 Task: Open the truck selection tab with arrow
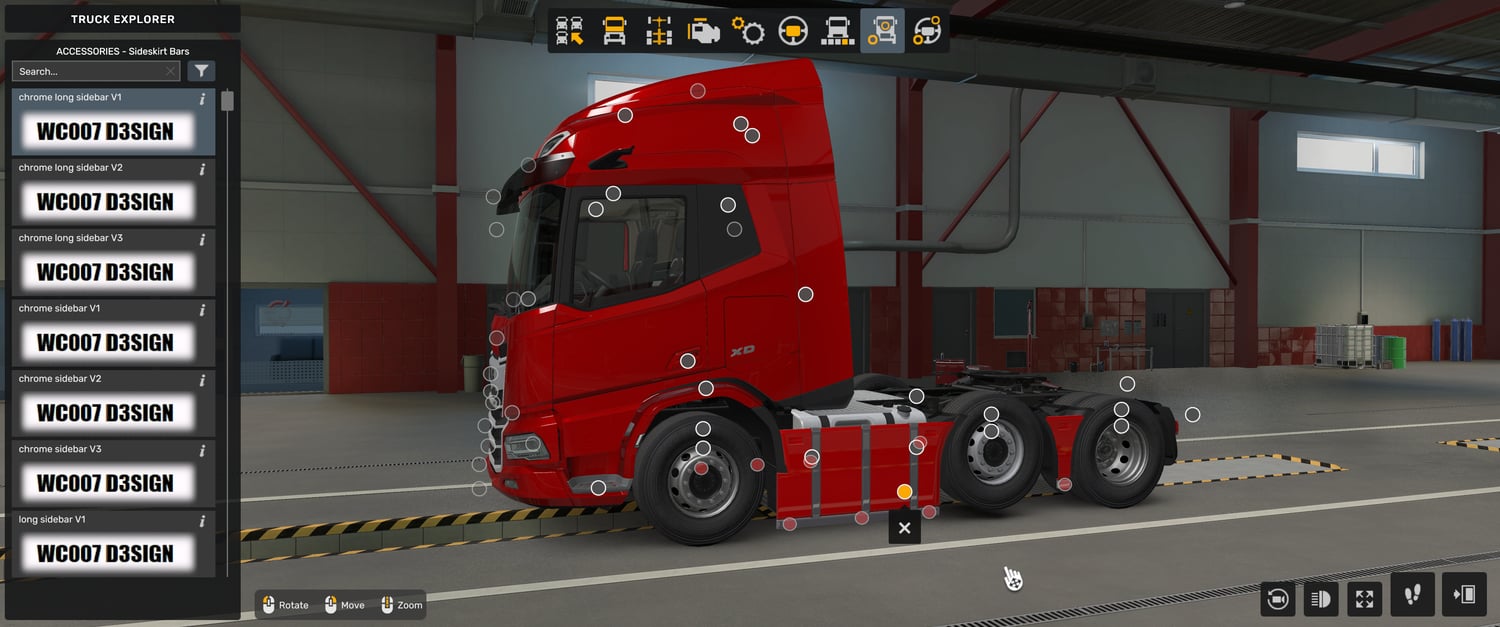coord(570,31)
